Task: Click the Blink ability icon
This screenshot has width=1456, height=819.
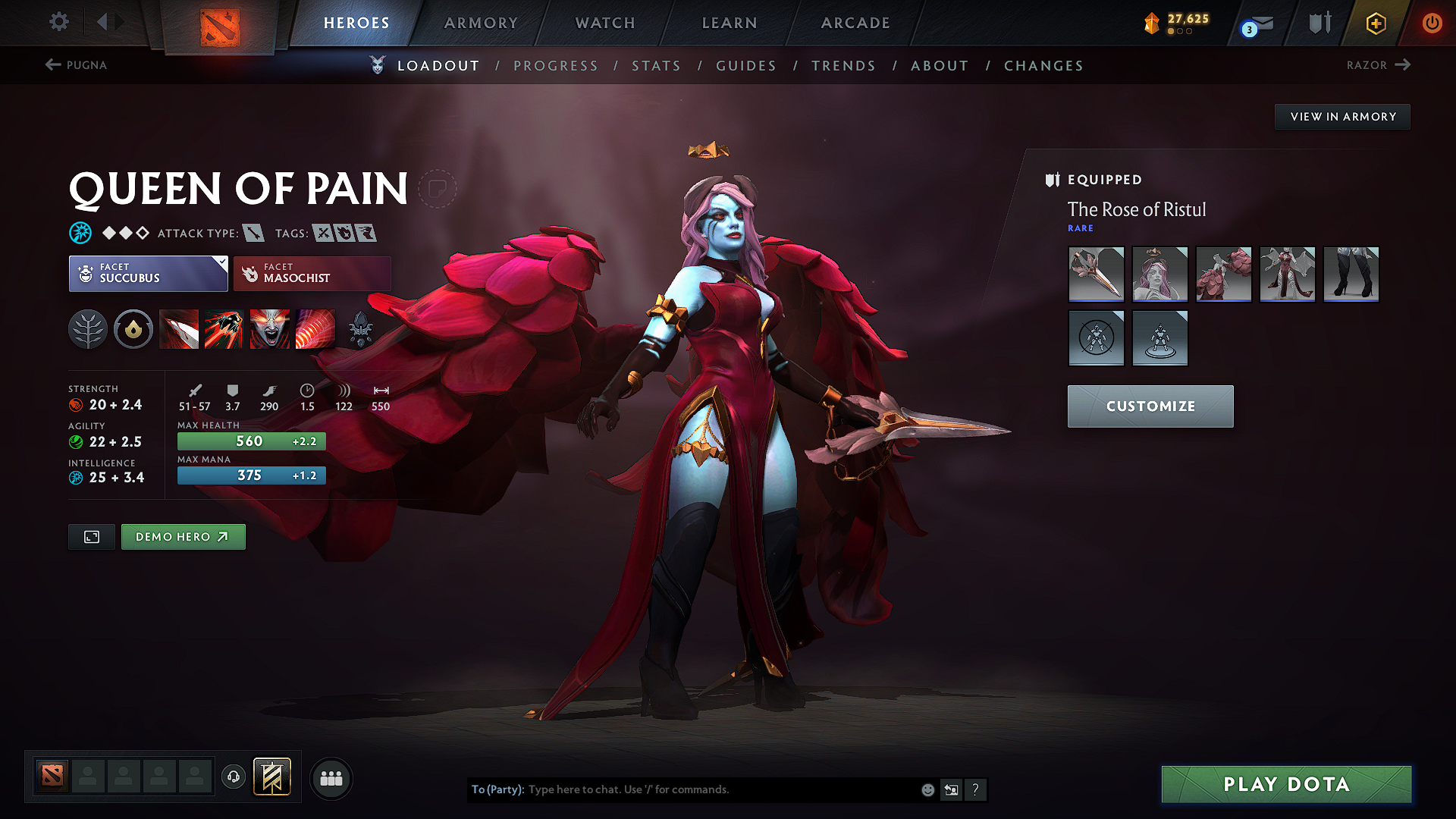Action: click(x=224, y=329)
